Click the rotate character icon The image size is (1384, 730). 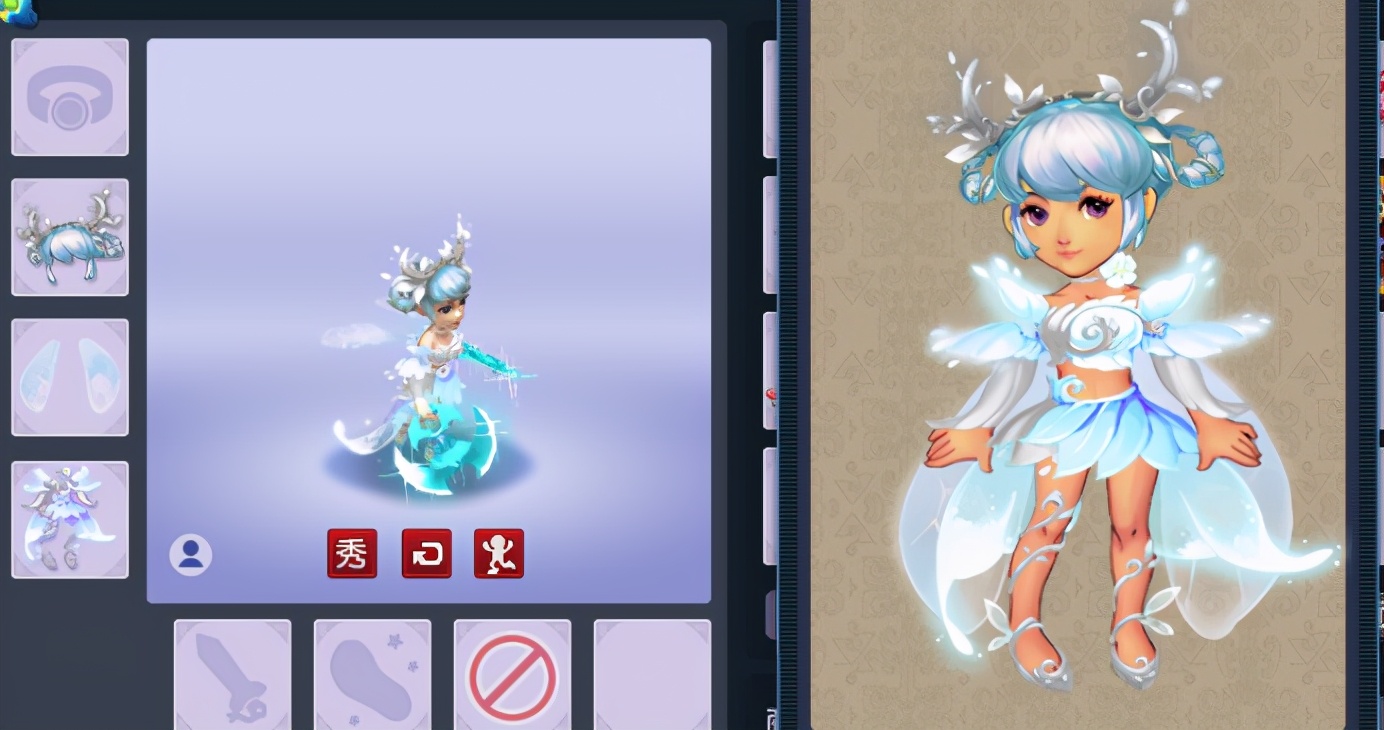click(x=426, y=553)
